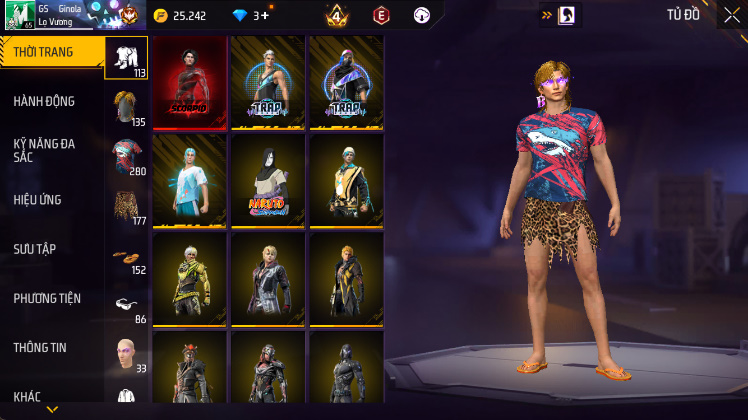Select the red Scorpio outfit thumbnail
The height and width of the screenshot is (420, 748).
pos(189,83)
